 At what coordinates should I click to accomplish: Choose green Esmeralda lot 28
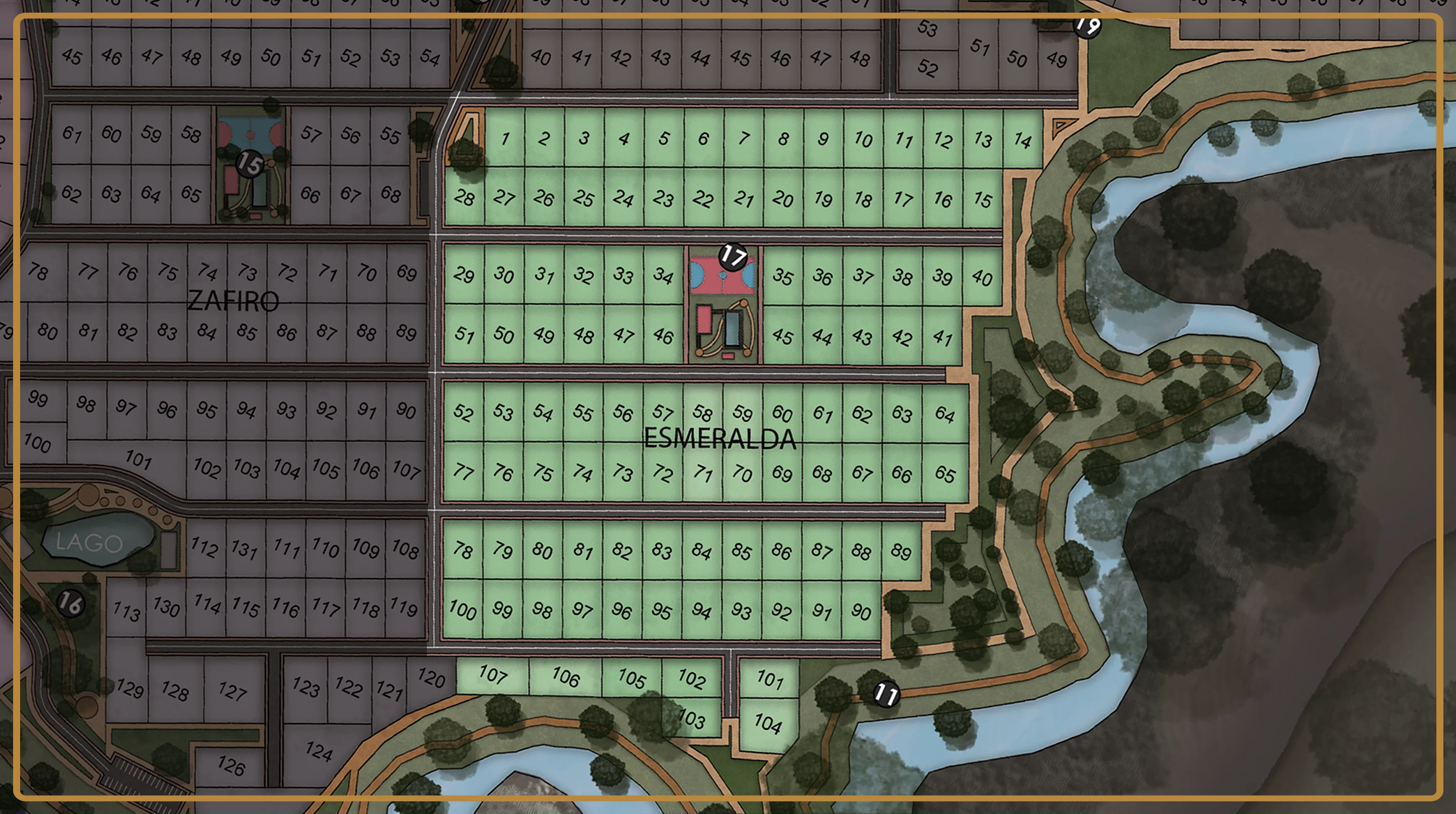click(x=464, y=197)
